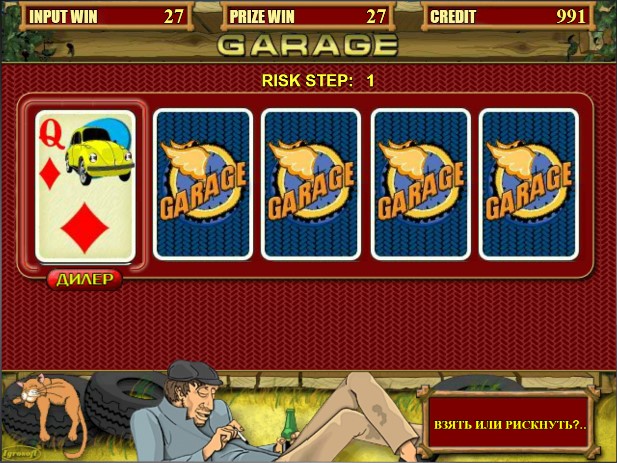Select the dealer's Queen of Diamonds card

pos(85,185)
